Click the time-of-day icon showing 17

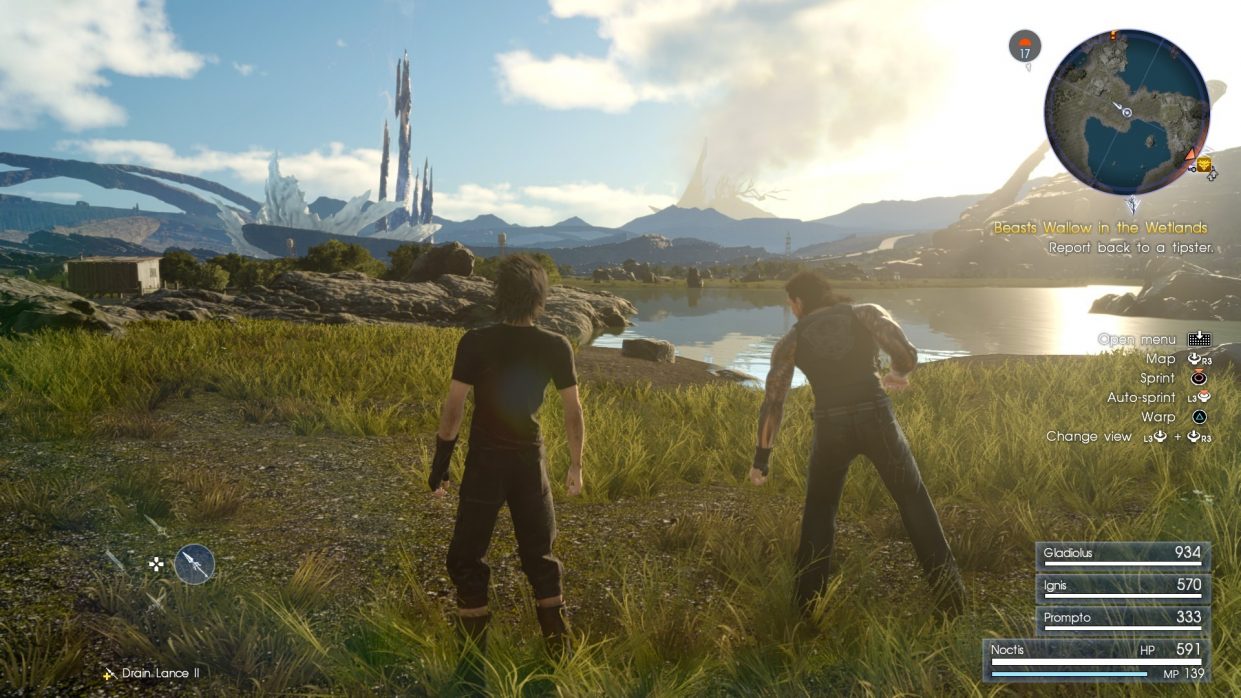[1025, 46]
